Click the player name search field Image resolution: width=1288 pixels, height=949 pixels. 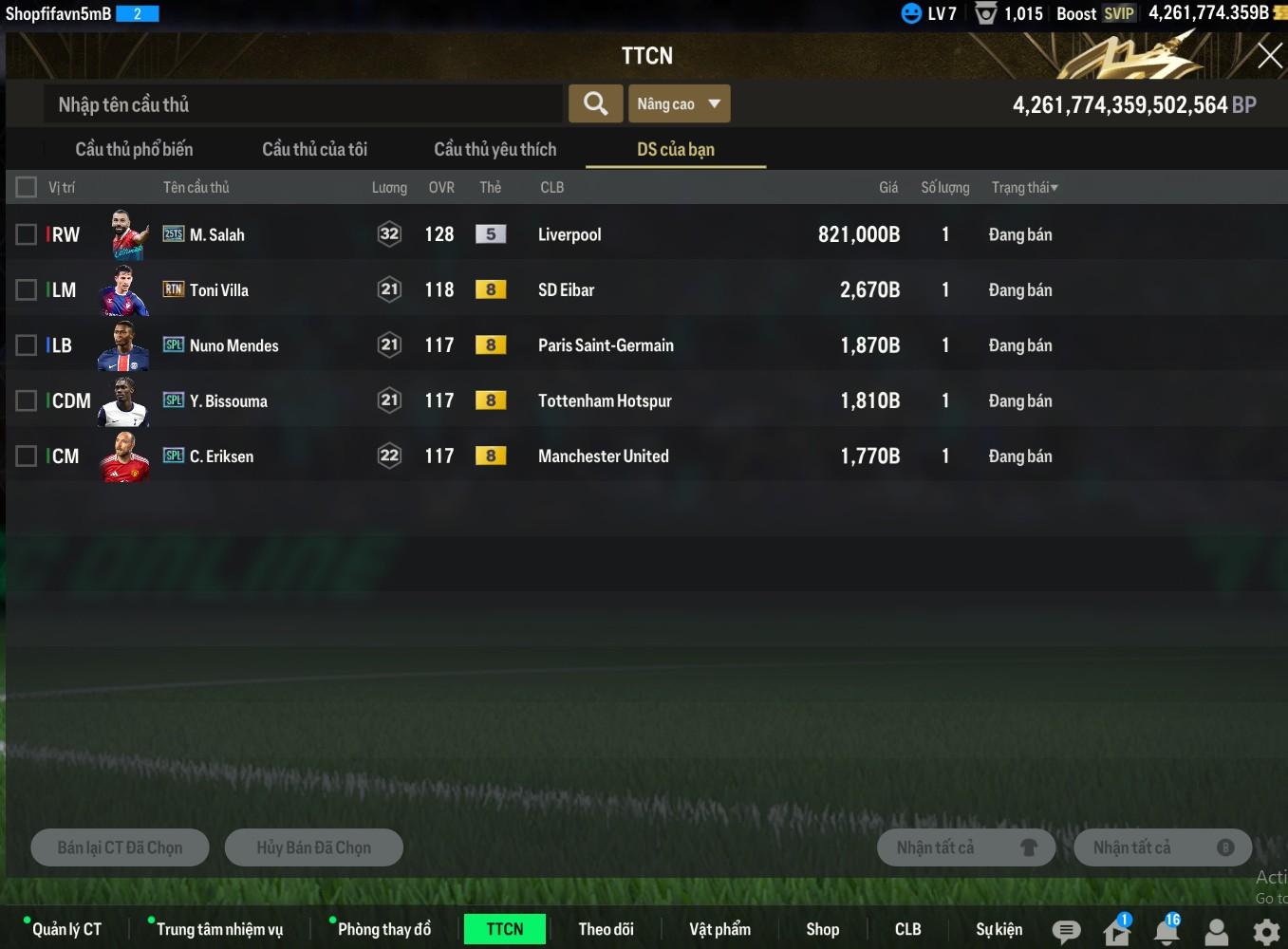click(302, 104)
